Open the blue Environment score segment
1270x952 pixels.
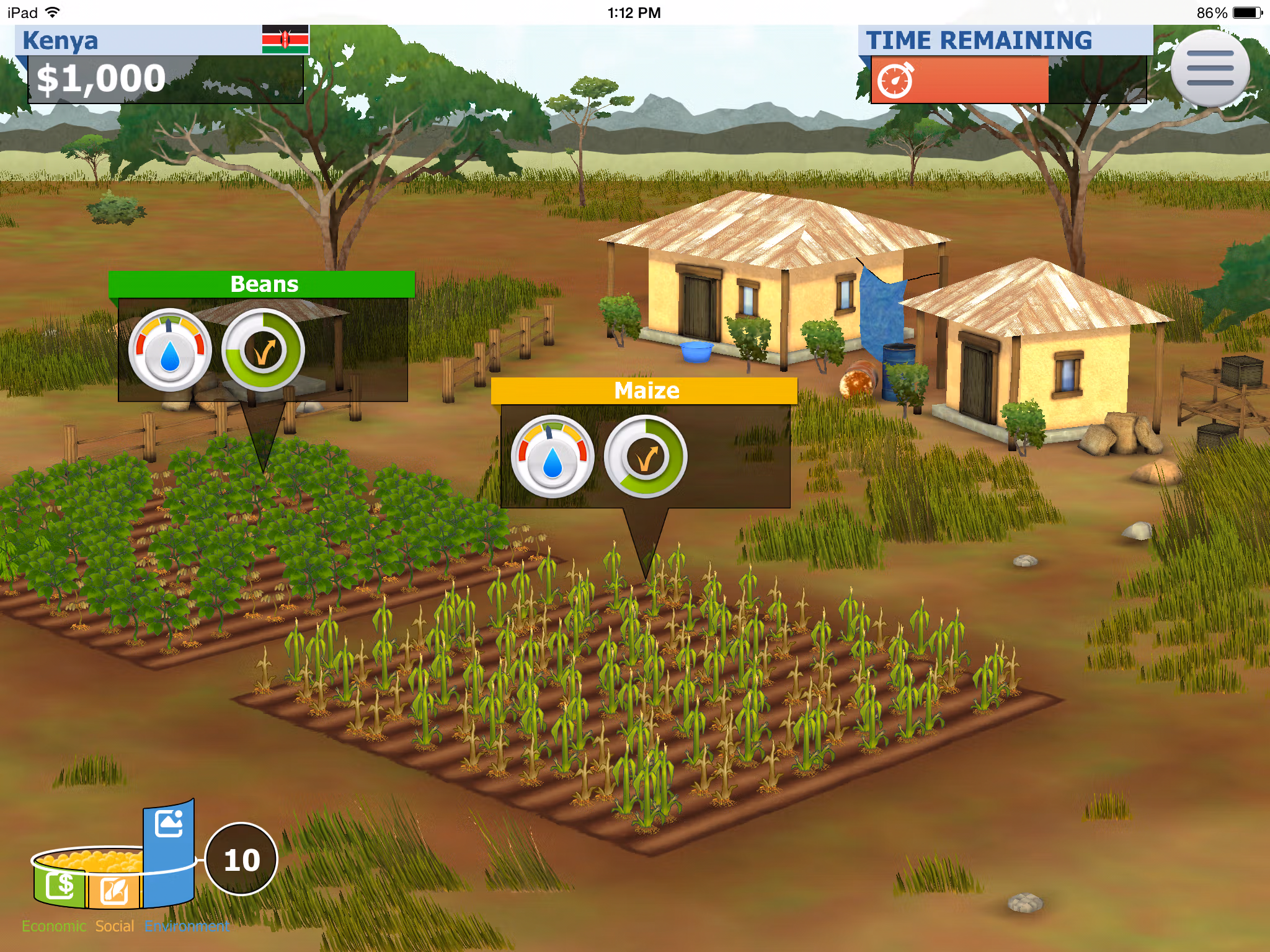click(x=169, y=855)
